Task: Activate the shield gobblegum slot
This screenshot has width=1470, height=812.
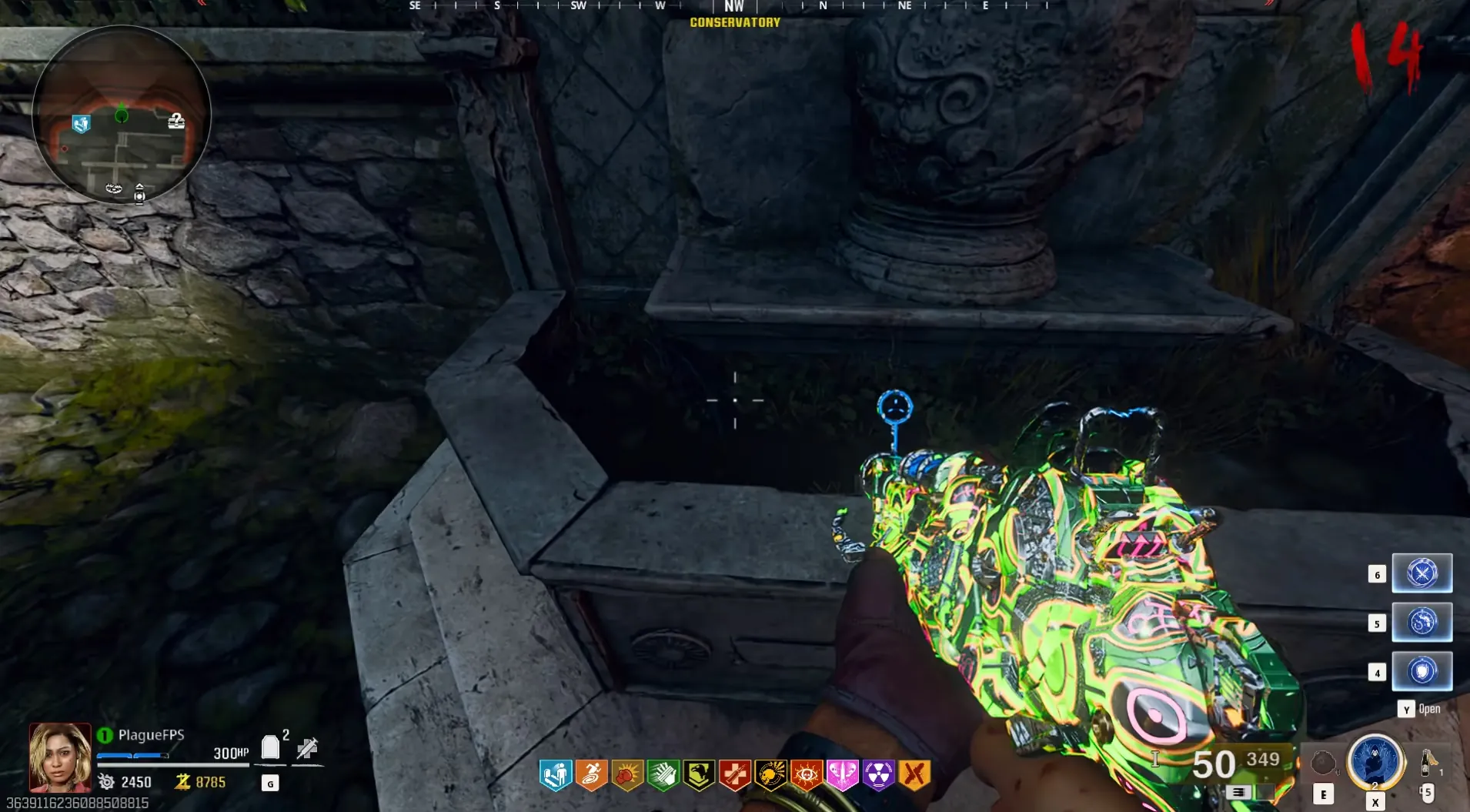Action: [x=1422, y=671]
